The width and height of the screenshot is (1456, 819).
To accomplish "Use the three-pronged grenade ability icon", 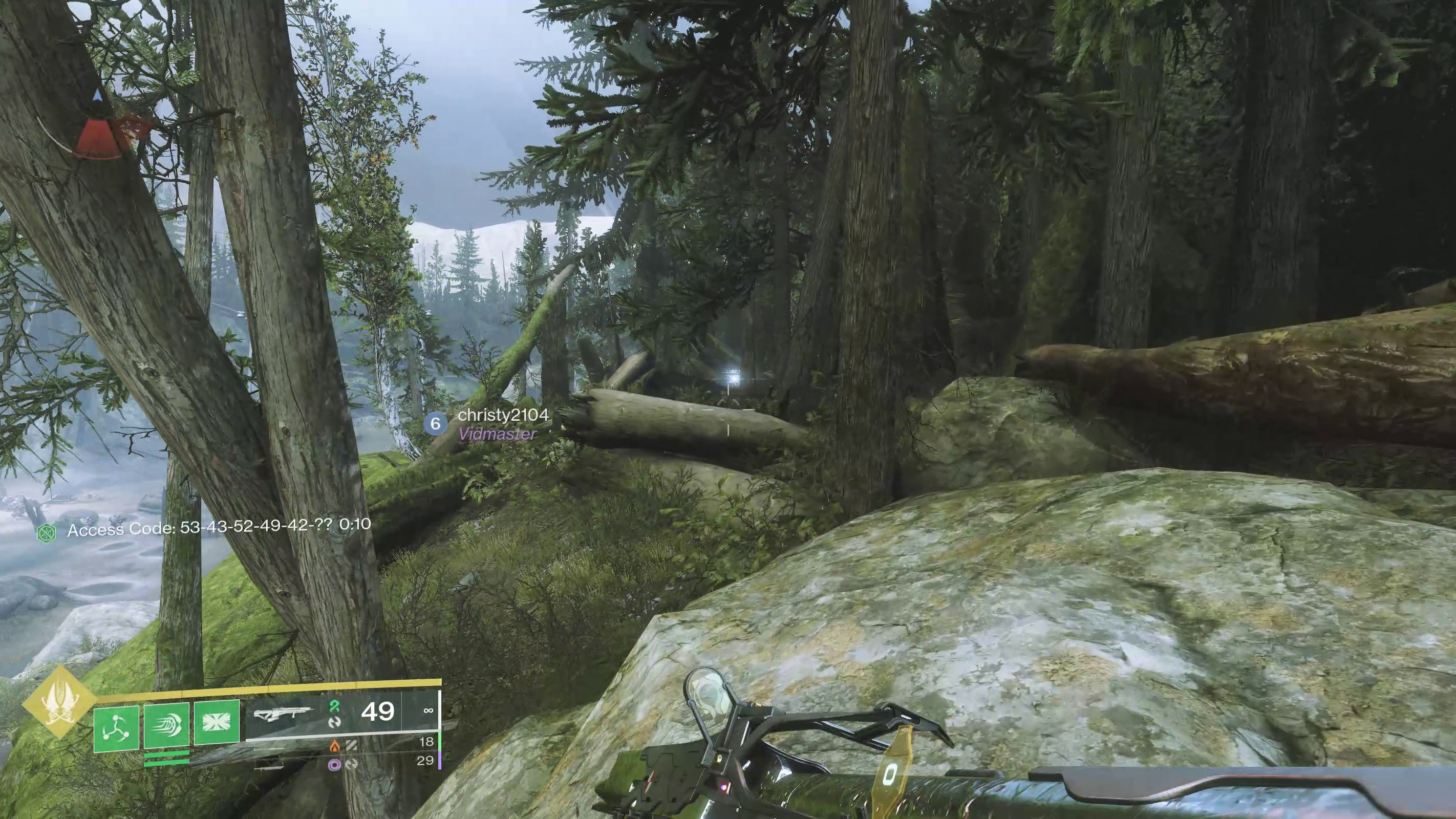I will [x=116, y=727].
